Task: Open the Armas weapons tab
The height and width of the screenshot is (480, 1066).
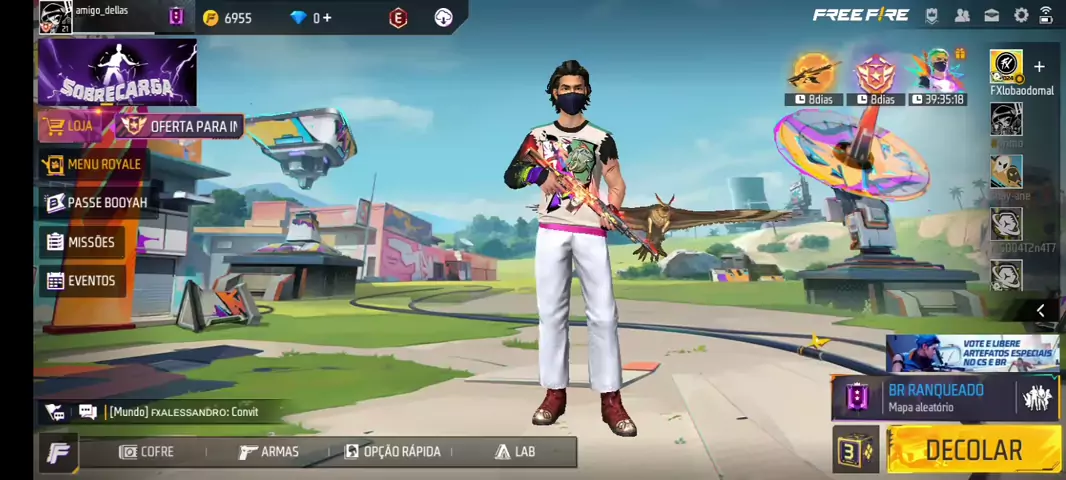Action: coord(269,452)
